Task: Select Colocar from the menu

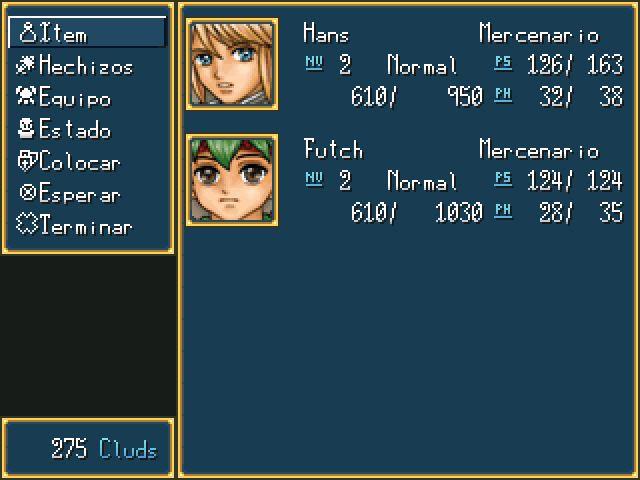Action: click(x=87, y=162)
